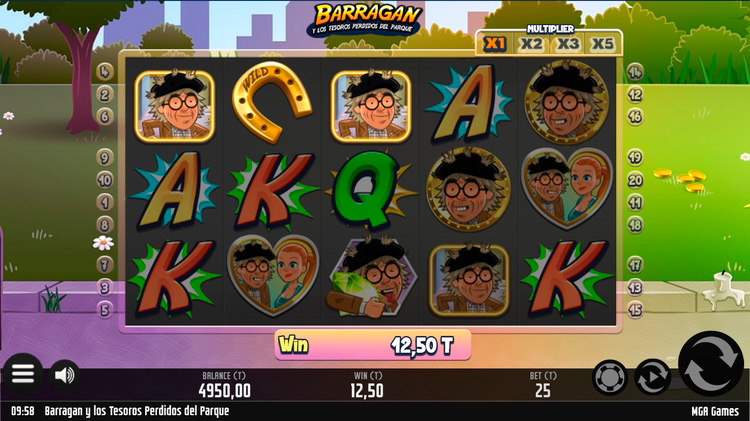Toggle the sound speaker icon
Screen dimensions: 750x421
coord(65,375)
